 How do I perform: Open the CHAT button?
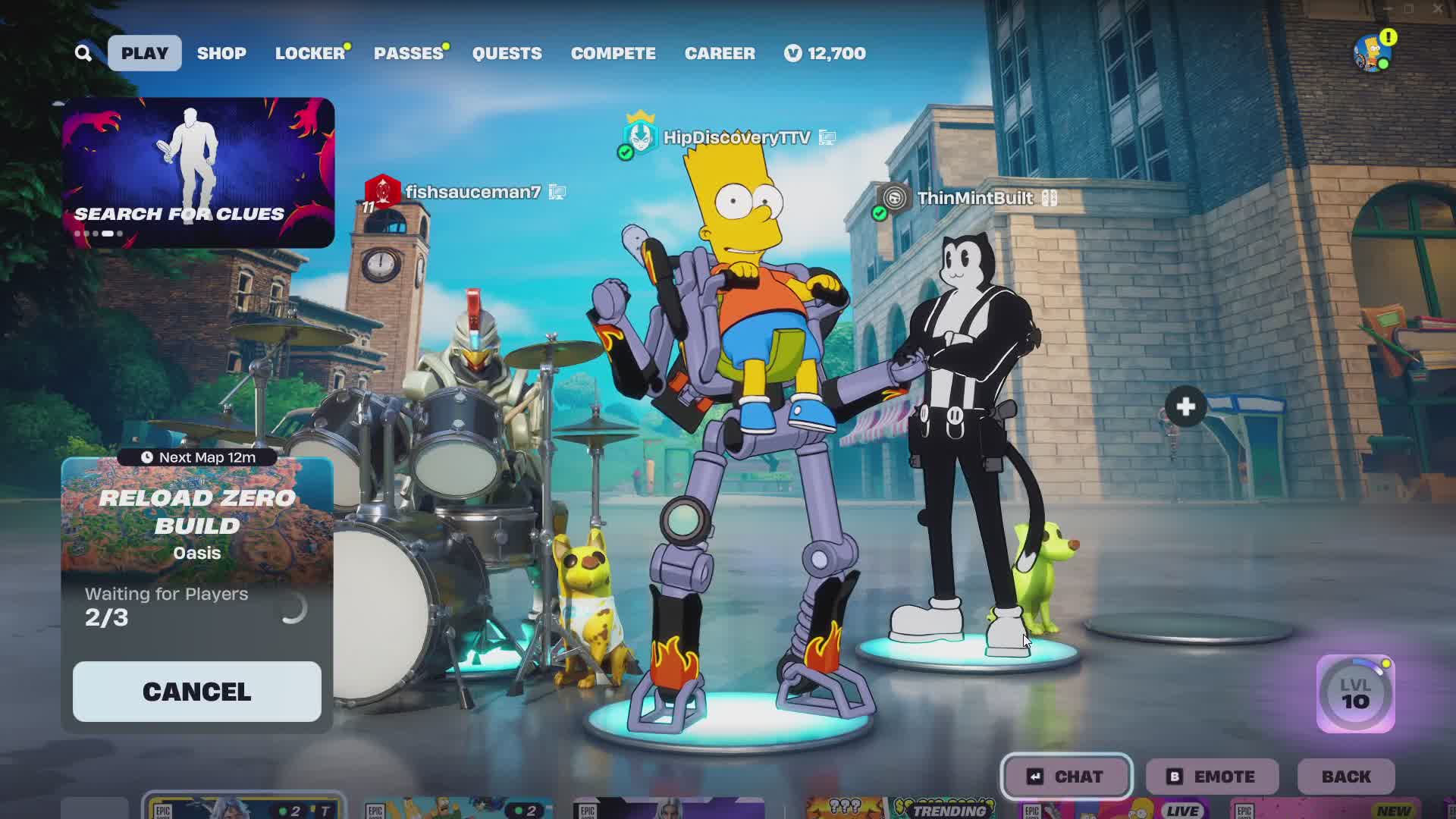tap(1066, 777)
